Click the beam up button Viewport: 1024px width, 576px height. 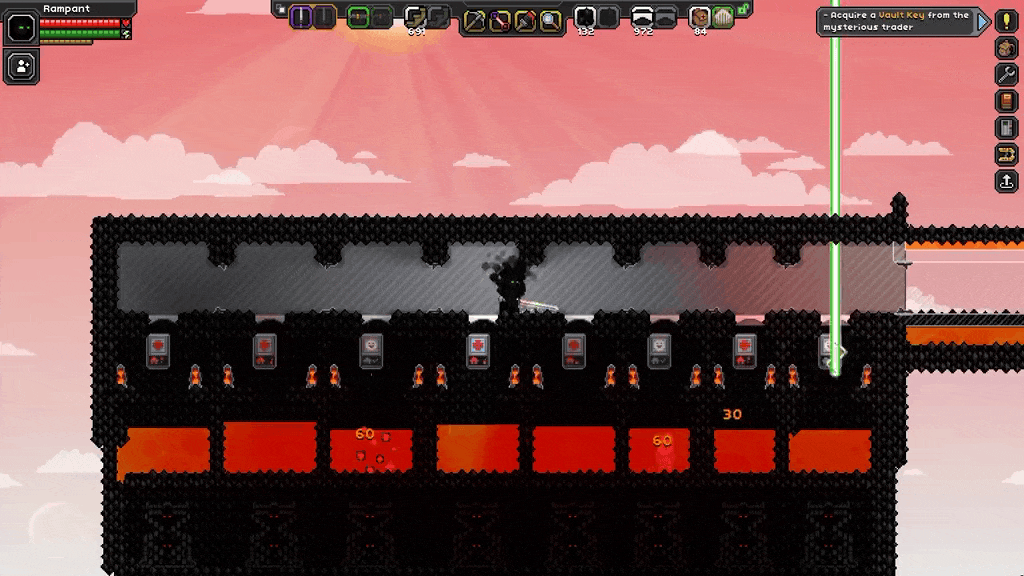(1006, 181)
